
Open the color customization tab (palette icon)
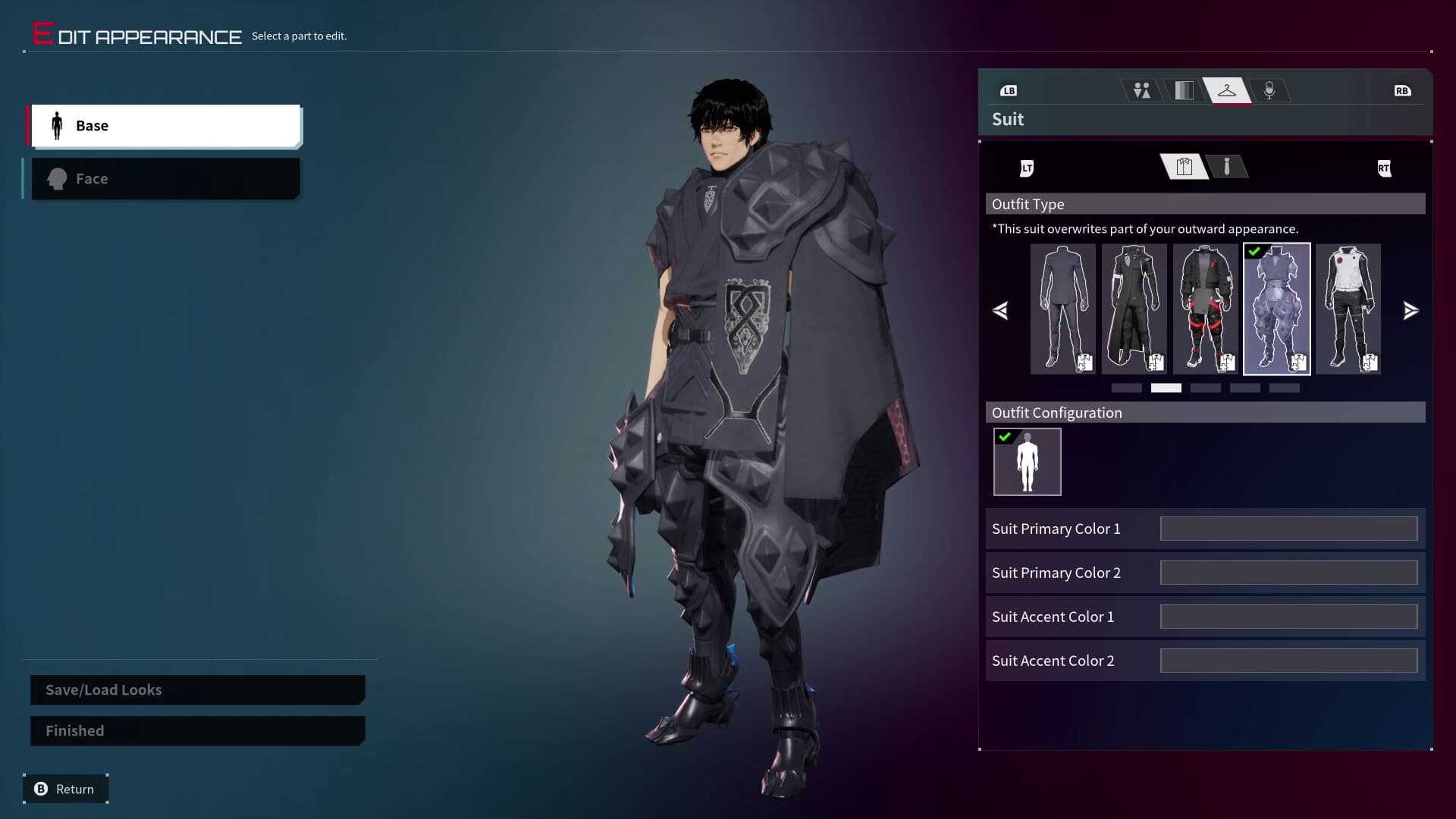point(1185,89)
